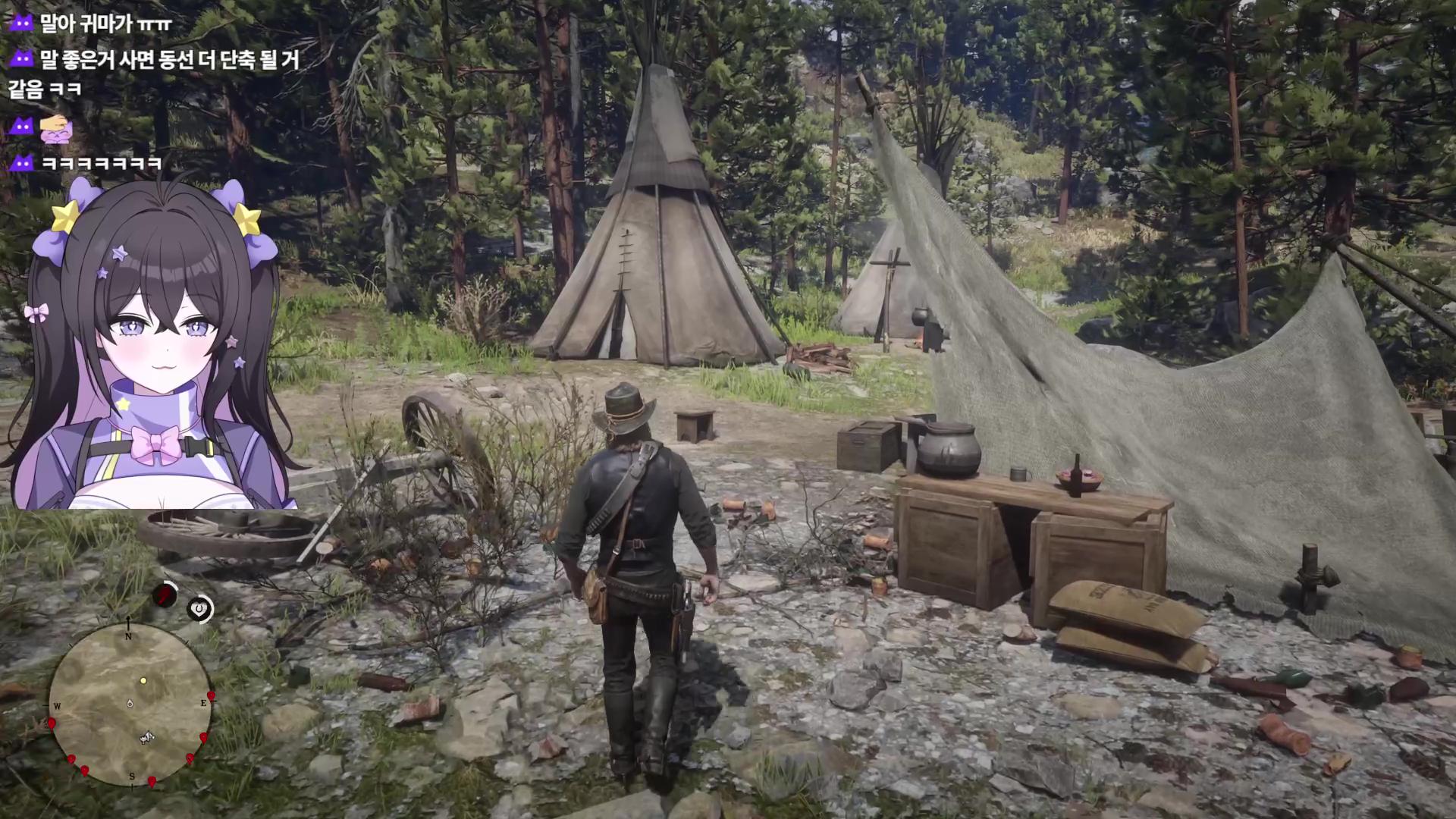Click the cat emote in the chat overlay
The width and height of the screenshot is (1456, 819).
(x=55, y=130)
